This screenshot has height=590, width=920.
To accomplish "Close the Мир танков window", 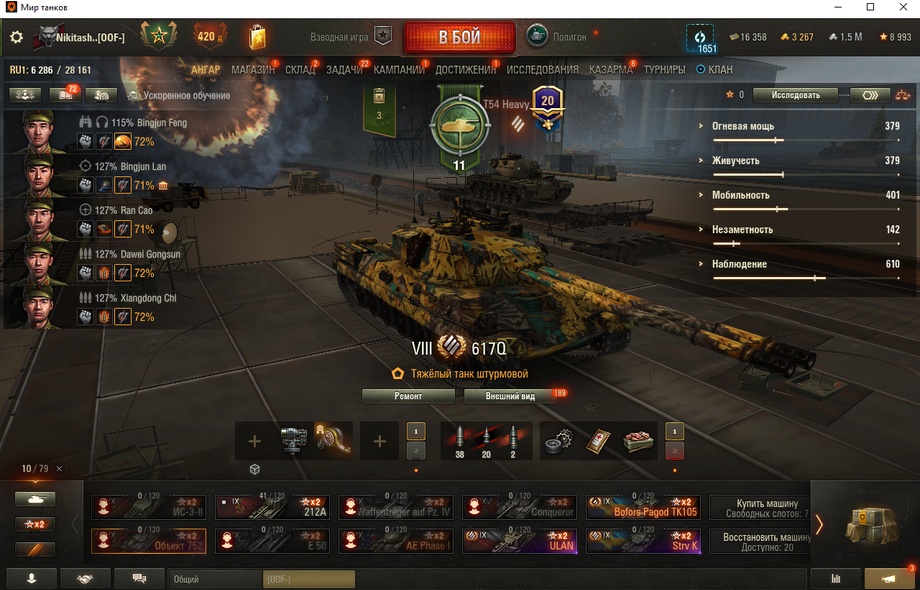I will pyautogui.click(x=902, y=7).
